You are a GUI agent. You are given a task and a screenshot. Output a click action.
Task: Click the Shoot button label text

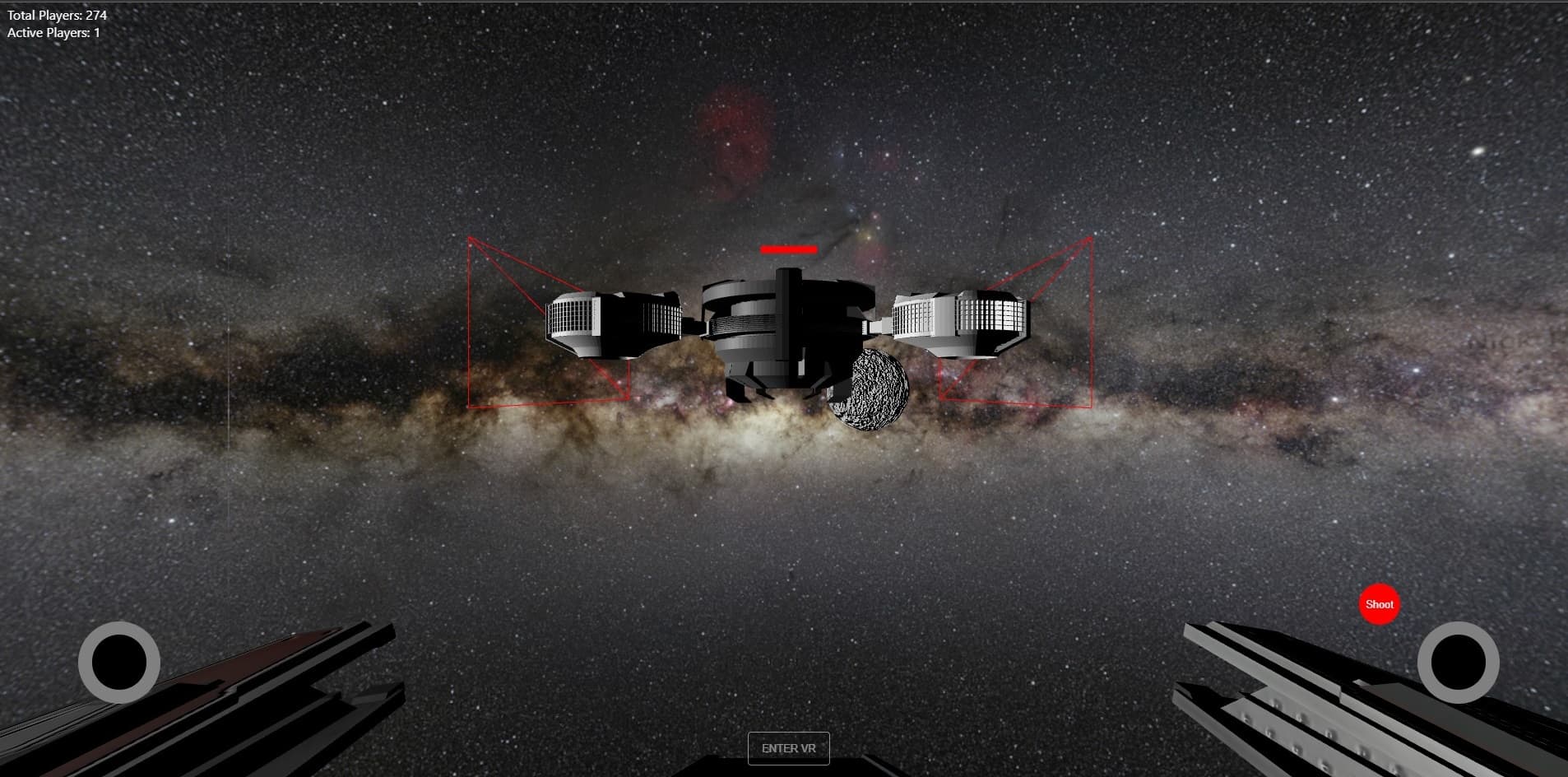[1379, 604]
